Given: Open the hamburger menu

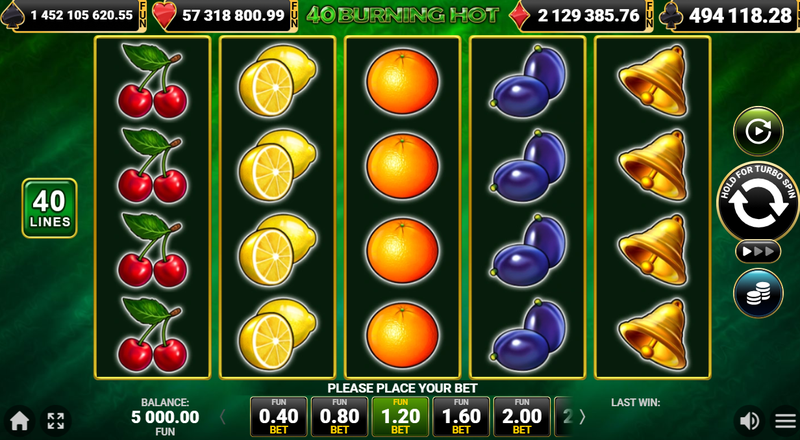Looking at the screenshot, I should 785,420.
